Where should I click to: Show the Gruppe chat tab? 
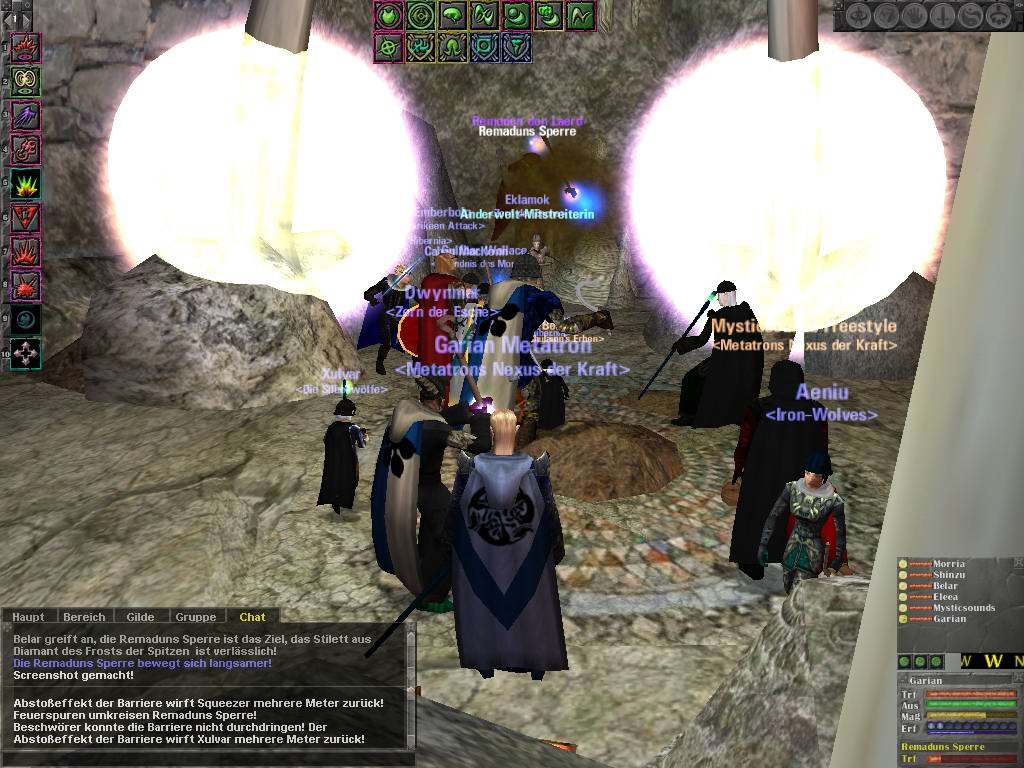pyautogui.click(x=196, y=617)
